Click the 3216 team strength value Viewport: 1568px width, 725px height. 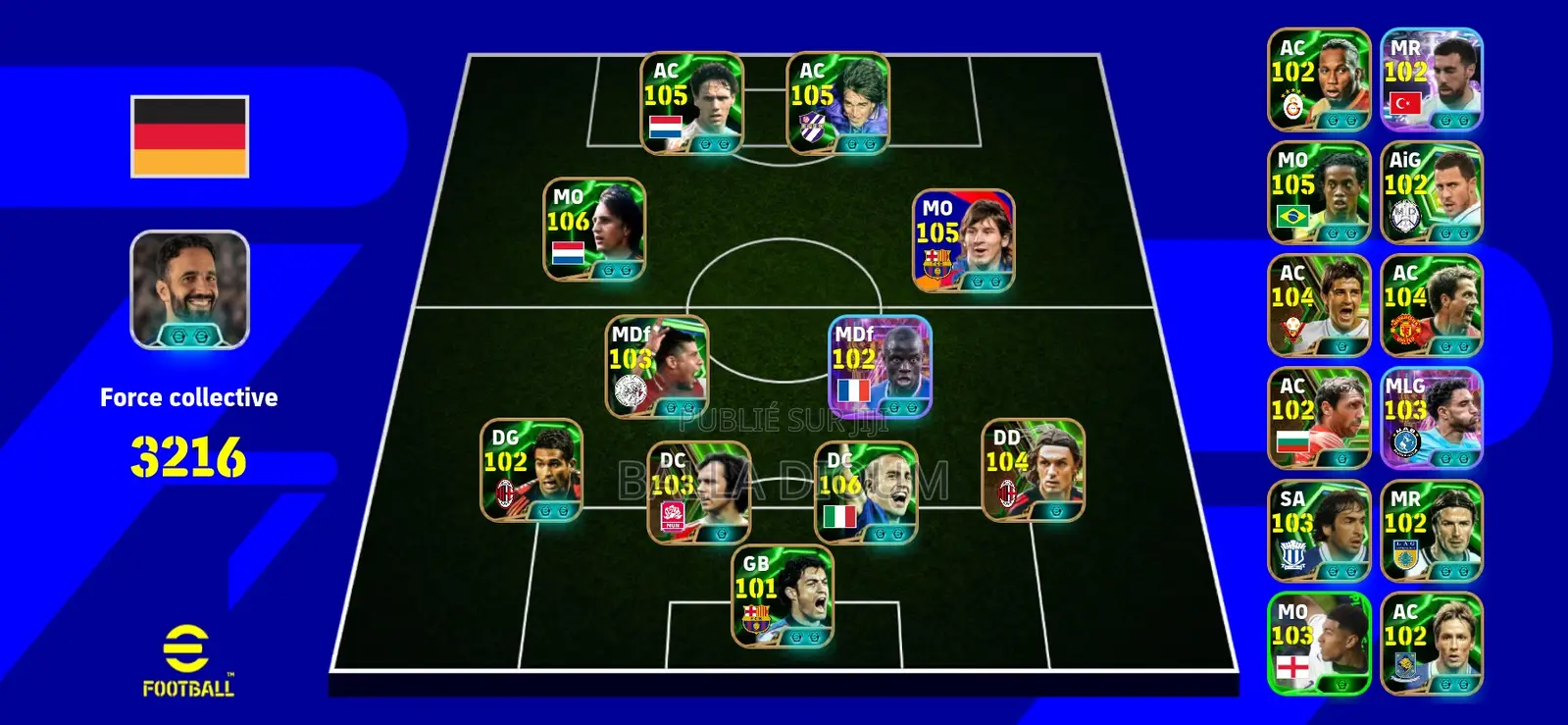(x=188, y=453)
